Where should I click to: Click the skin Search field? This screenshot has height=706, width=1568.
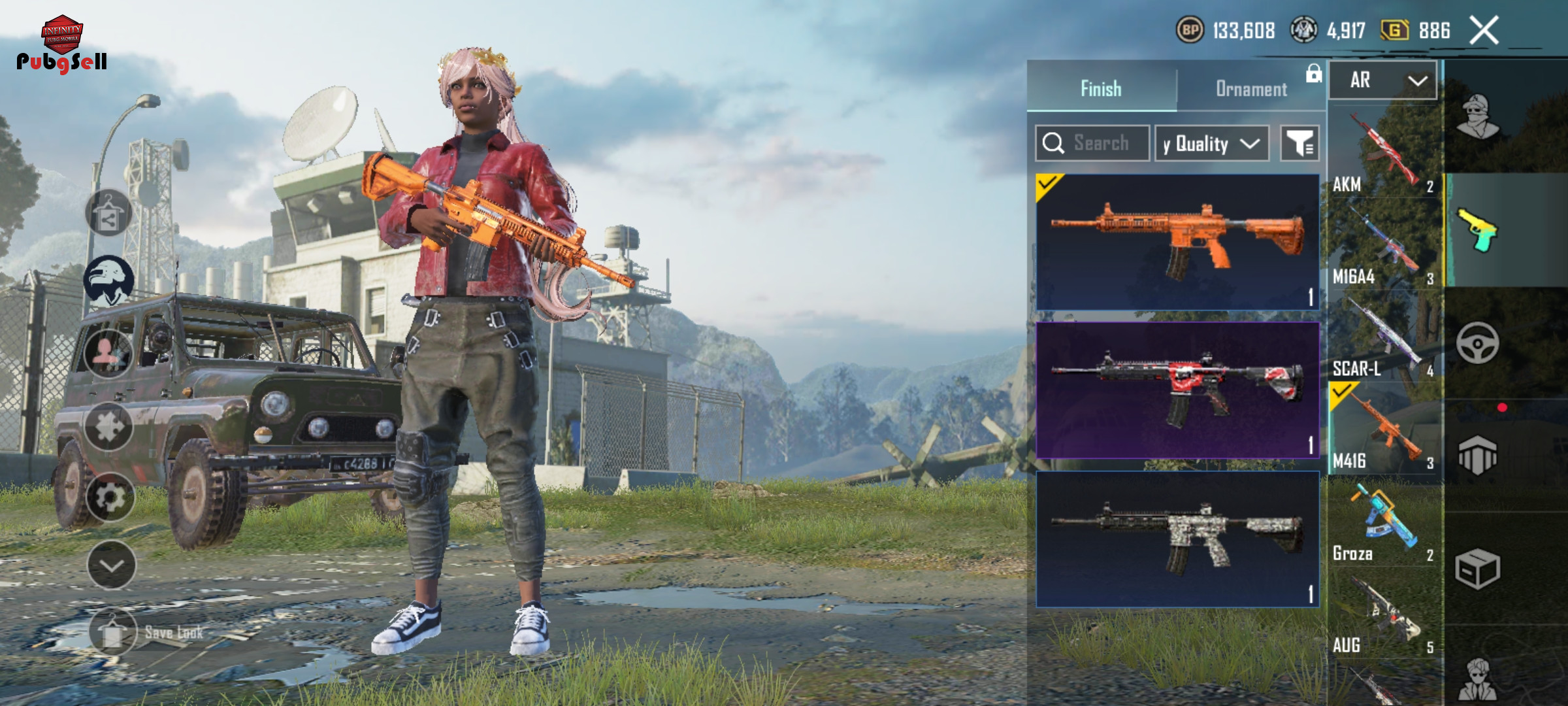[x=1092, y=143]
